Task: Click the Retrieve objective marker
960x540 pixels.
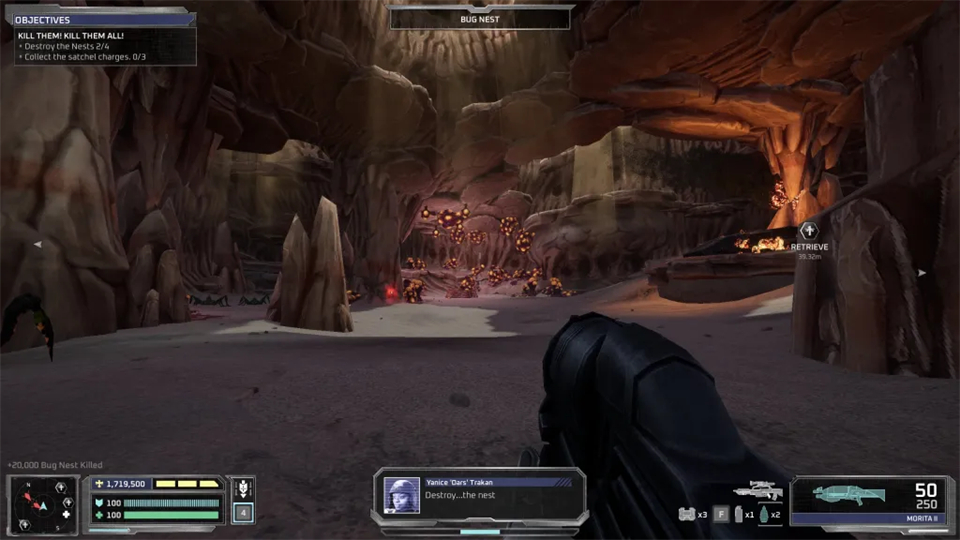Action: tap(810, 232)
